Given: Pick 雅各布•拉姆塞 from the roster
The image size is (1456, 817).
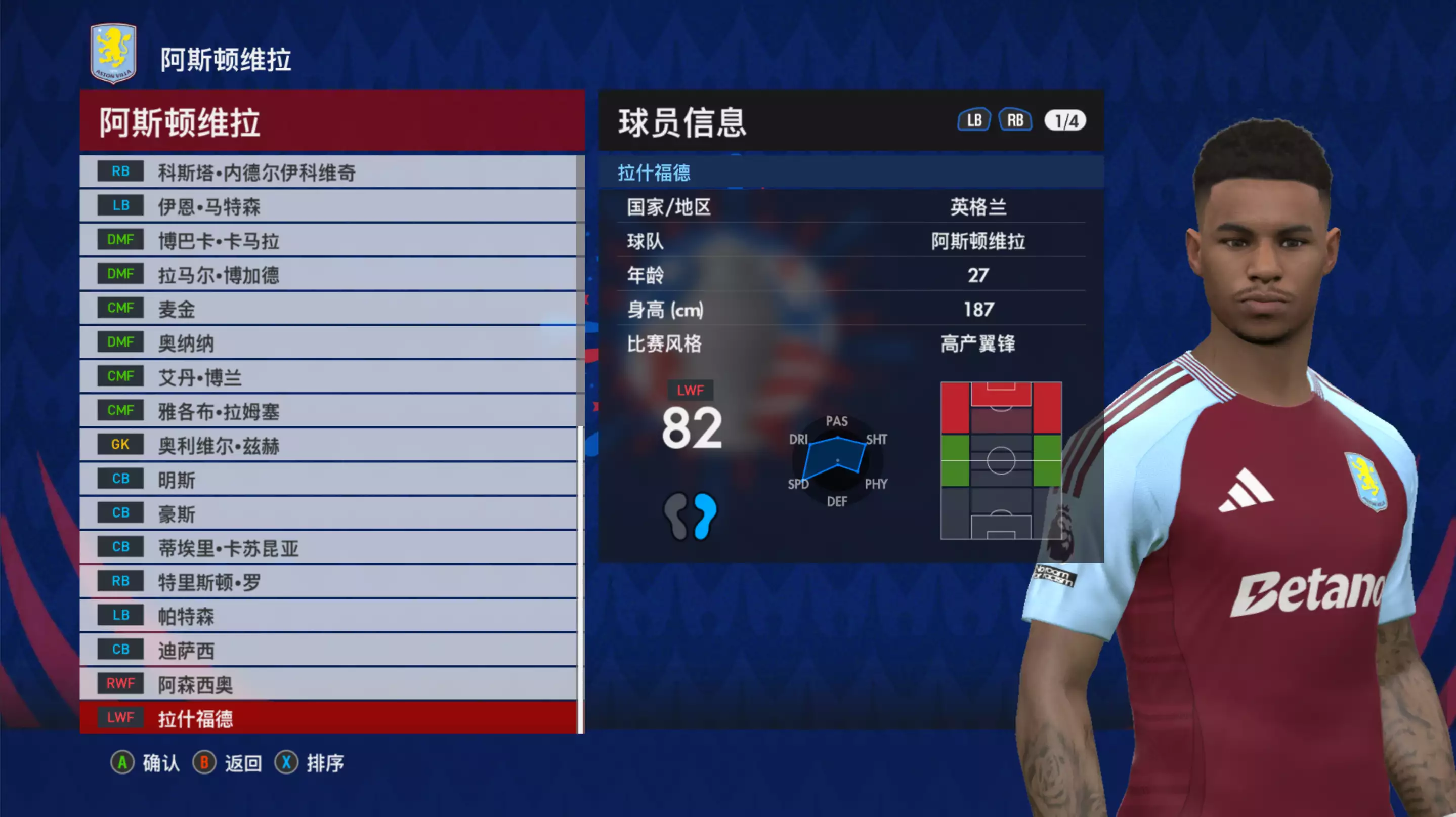Looking at the screenshot, I should [x=328, y=411].
